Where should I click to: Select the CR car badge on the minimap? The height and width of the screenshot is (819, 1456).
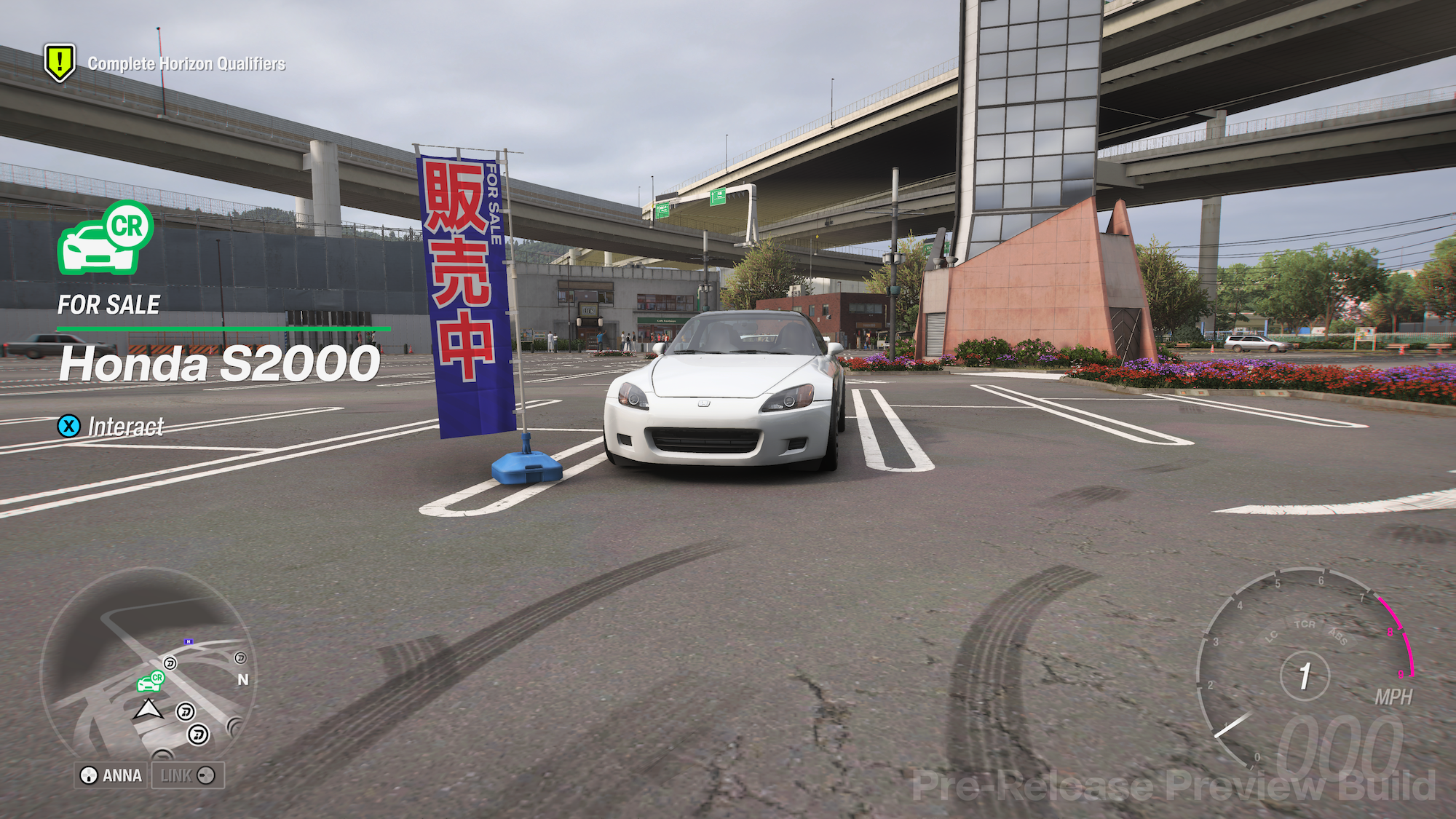pyautogui.click(x=151, y=684)
